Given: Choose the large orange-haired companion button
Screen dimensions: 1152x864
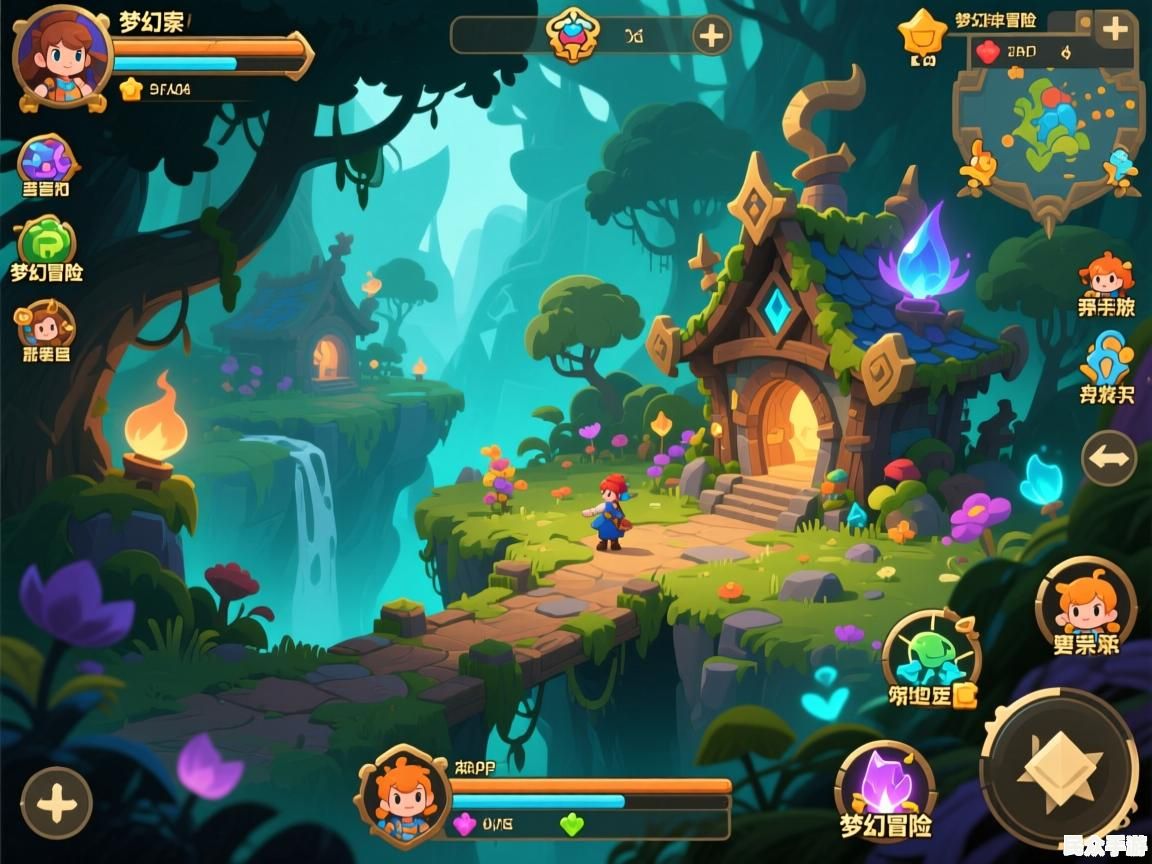Looking at the screenshot, I should coord(1086,602).
